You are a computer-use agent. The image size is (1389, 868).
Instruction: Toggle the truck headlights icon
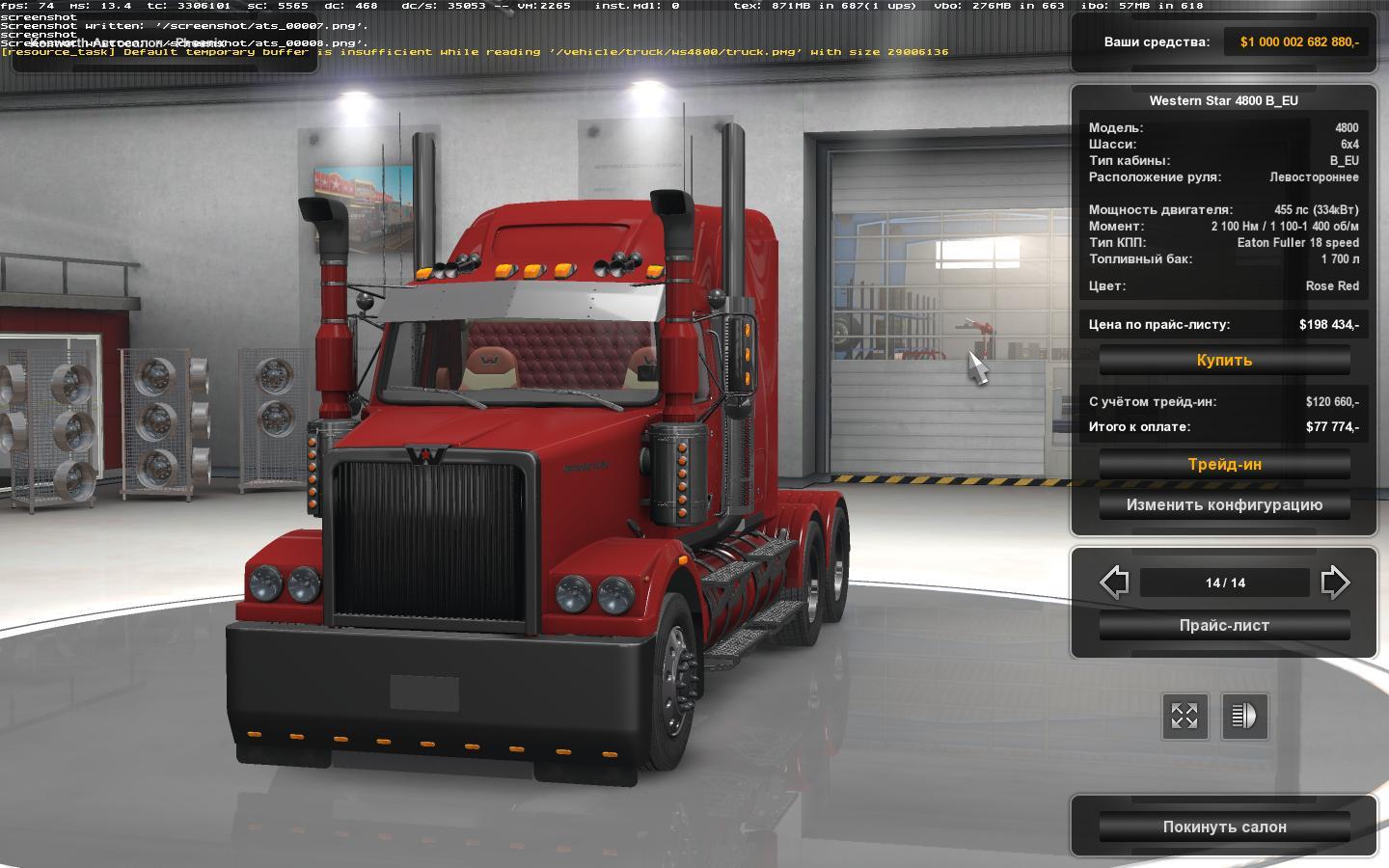(1244, 717)
